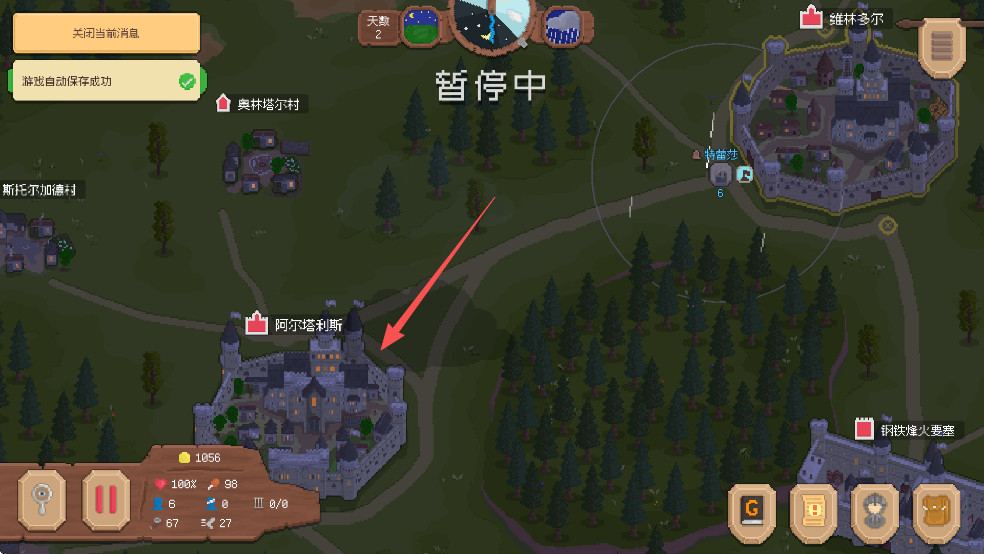Screen dimensions: 984x554
Task: Click the night sky time-of-day icon
Action: 421,26
